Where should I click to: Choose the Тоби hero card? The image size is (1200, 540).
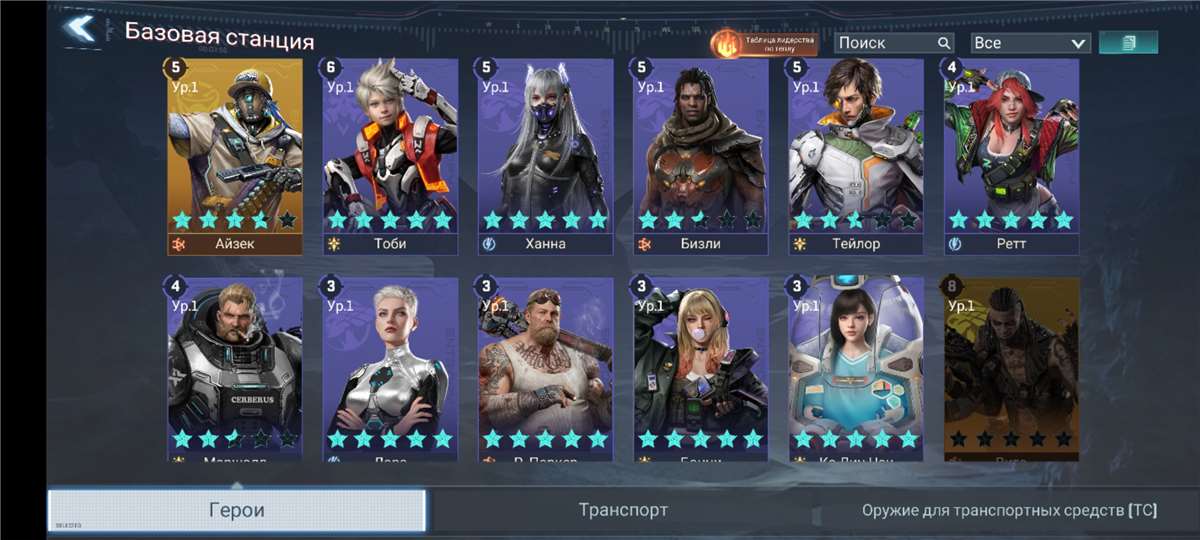click(390, 155)
